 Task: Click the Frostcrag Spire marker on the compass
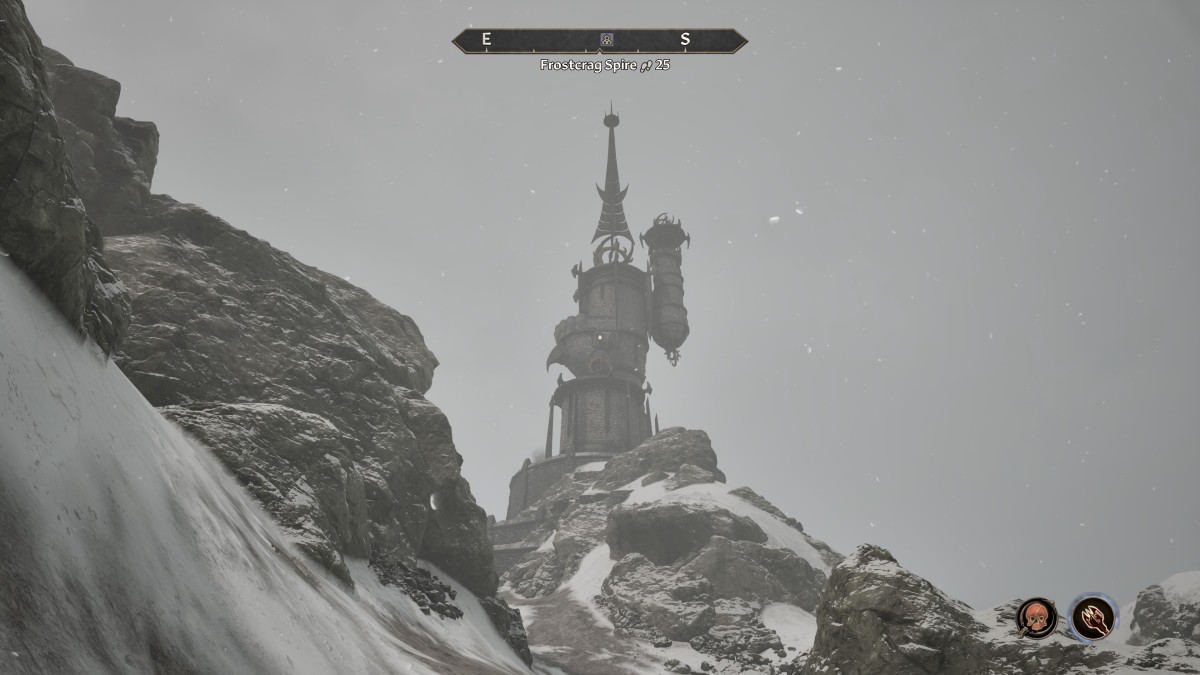tap(606, 40)
